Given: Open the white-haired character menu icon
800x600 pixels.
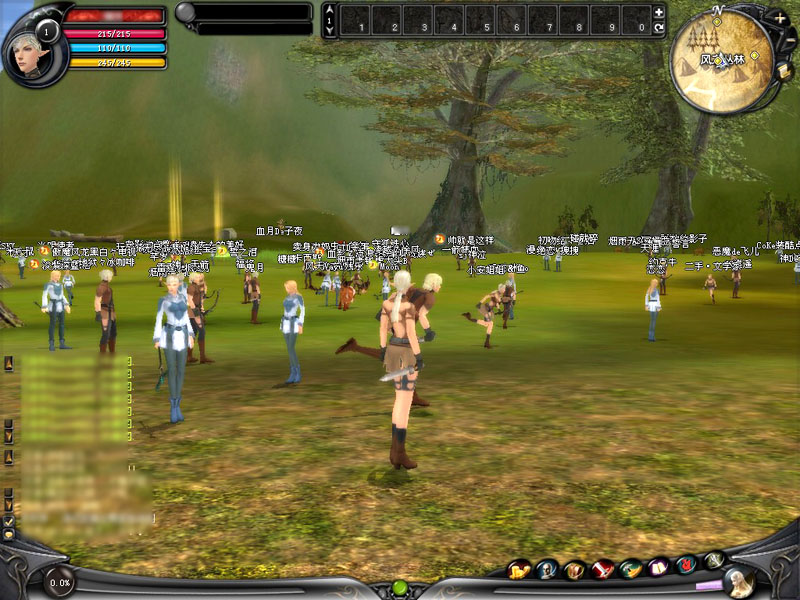Looking at the screenshot, I should click(x=547, y=570).
